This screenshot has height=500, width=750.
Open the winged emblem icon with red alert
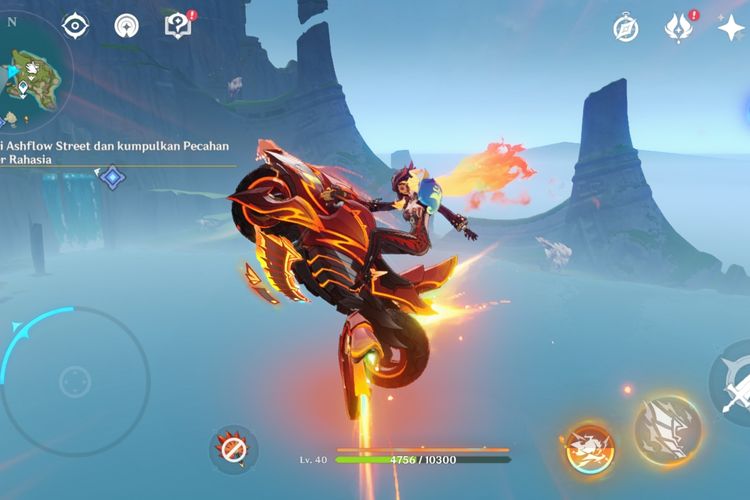click(x=679, y=28)
